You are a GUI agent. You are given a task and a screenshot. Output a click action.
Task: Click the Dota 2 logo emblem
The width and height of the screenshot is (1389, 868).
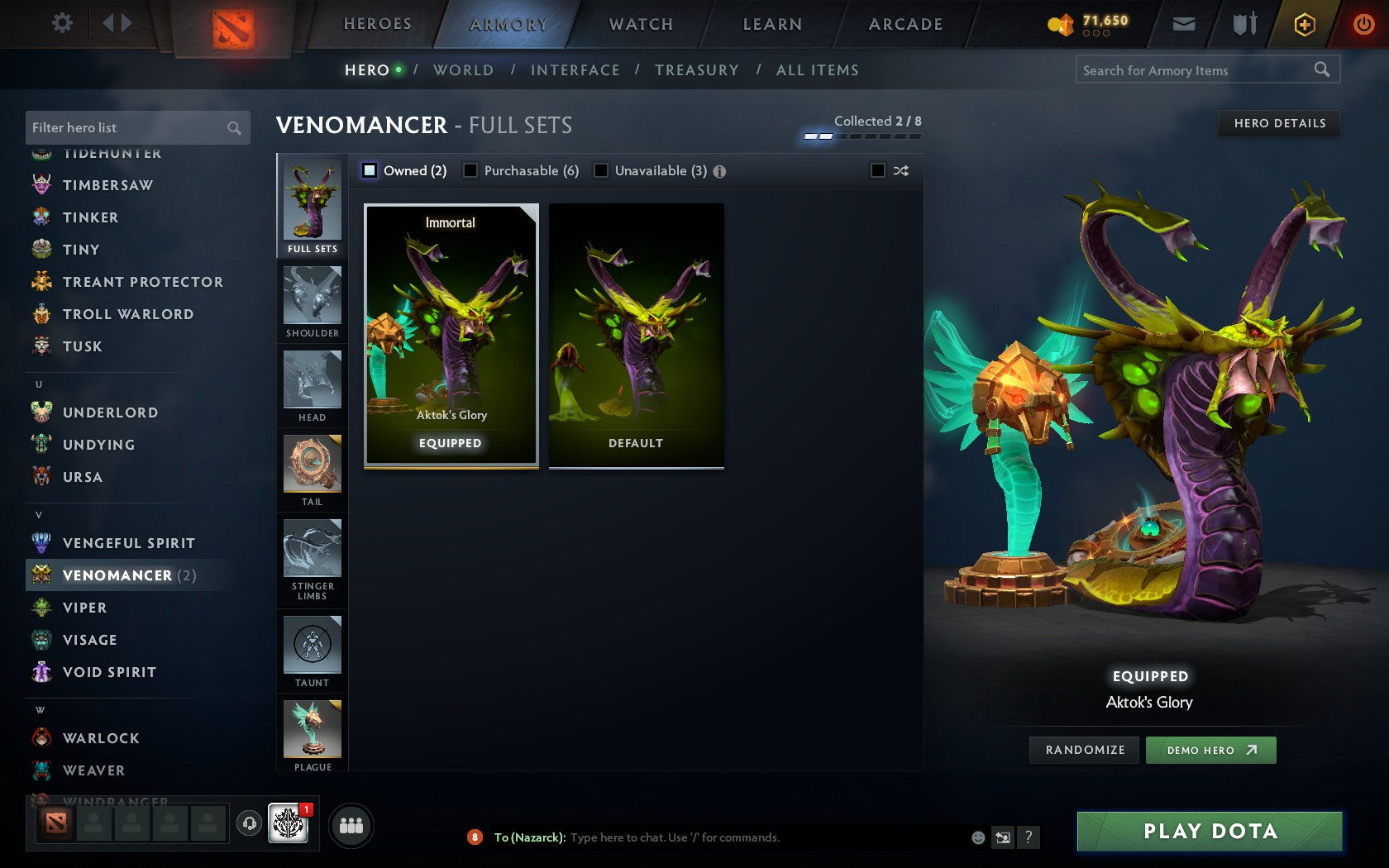coord(234,25)
